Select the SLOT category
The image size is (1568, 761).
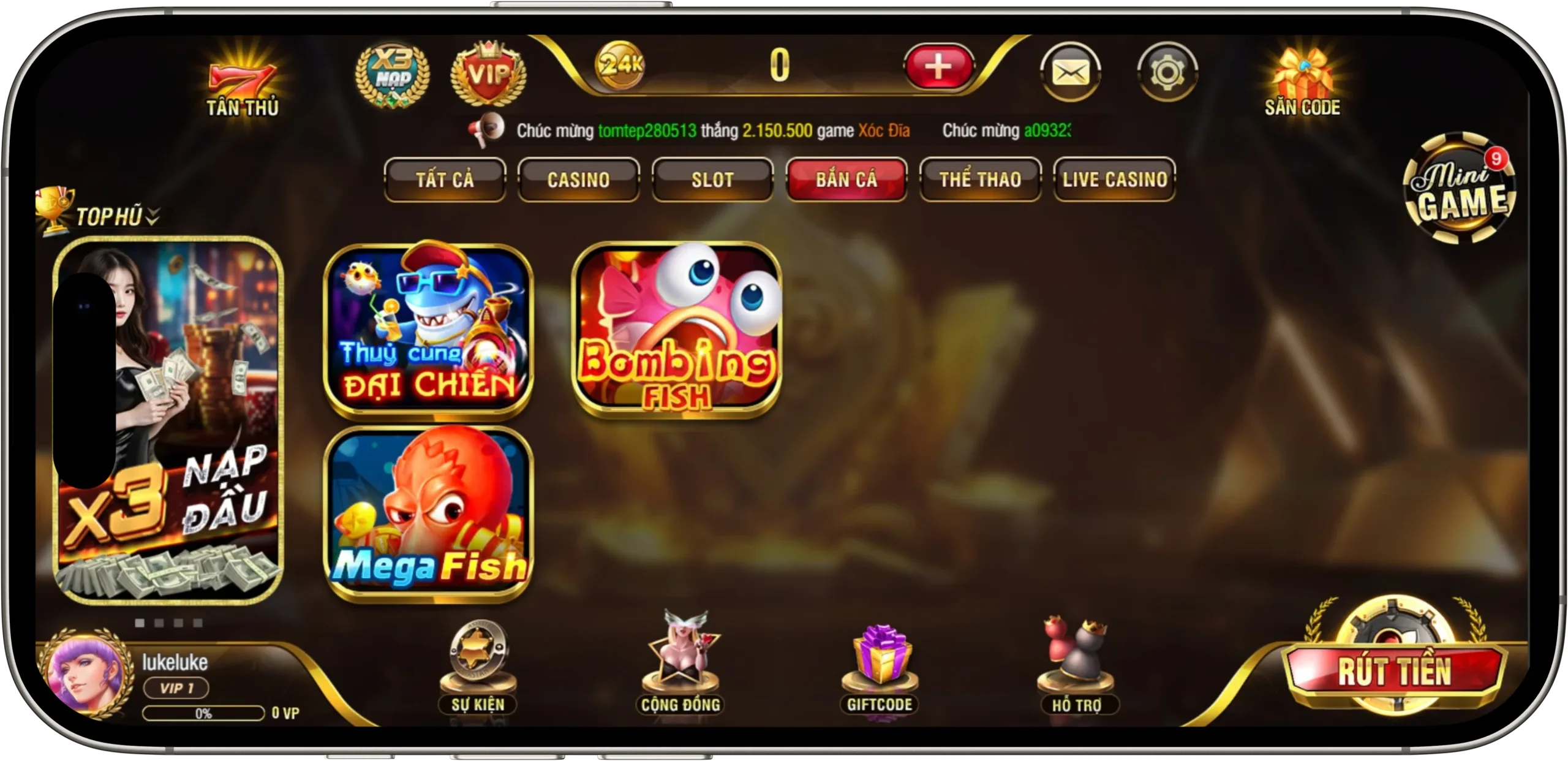click(712, 180)
